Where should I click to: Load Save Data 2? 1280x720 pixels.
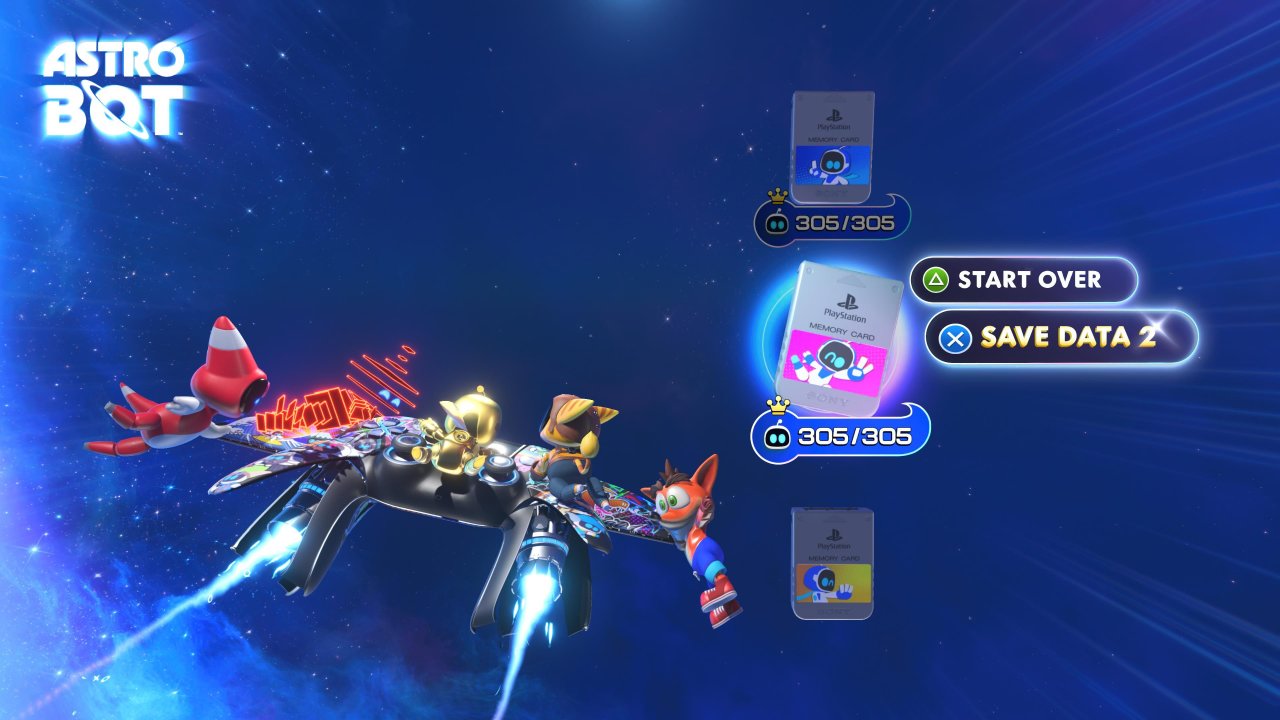pyautogui.click(x=1061, y=337)
